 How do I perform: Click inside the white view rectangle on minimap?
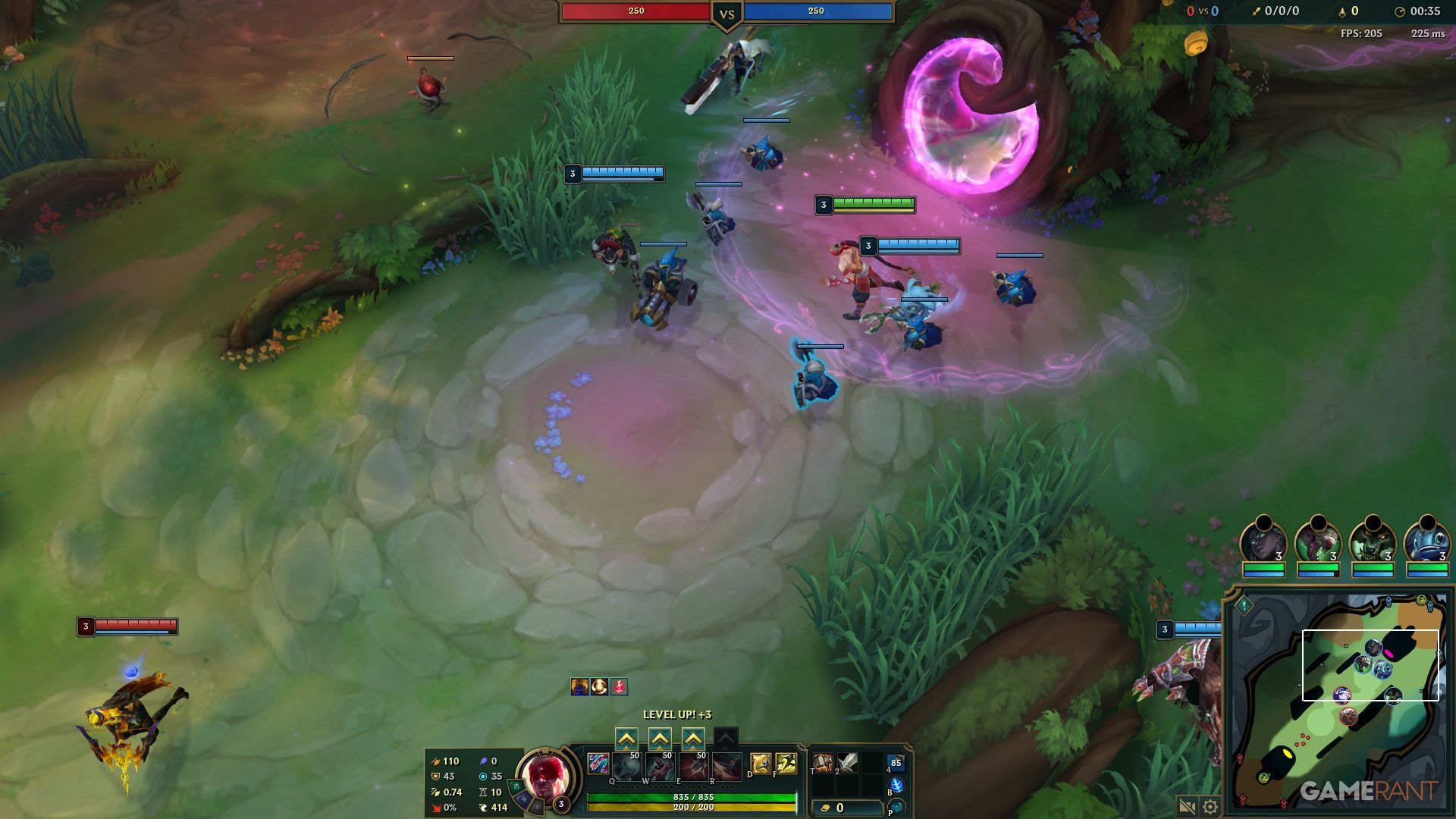pos(1370,664)
